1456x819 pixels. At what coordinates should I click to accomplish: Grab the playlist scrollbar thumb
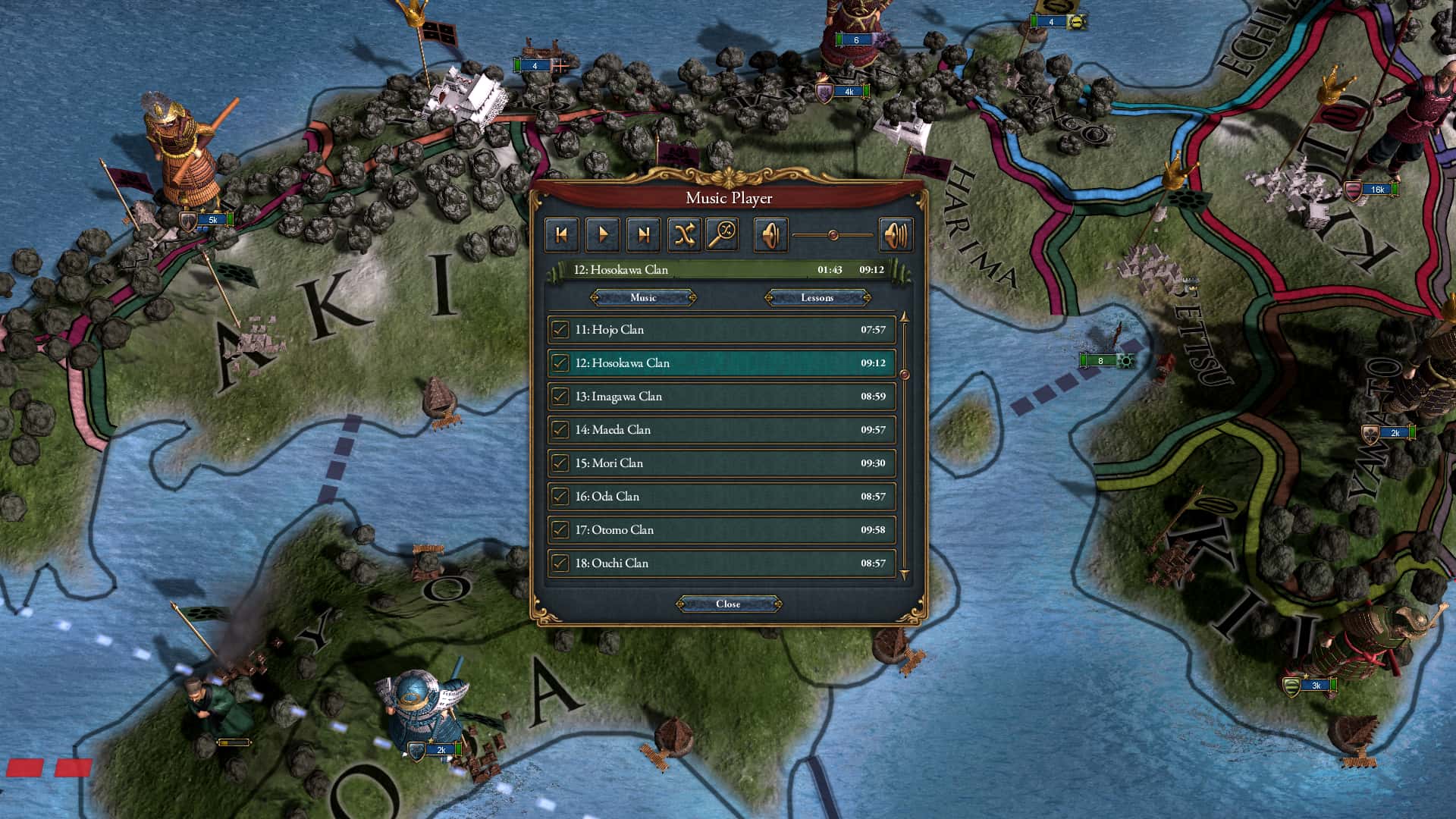tap(905, 373)
